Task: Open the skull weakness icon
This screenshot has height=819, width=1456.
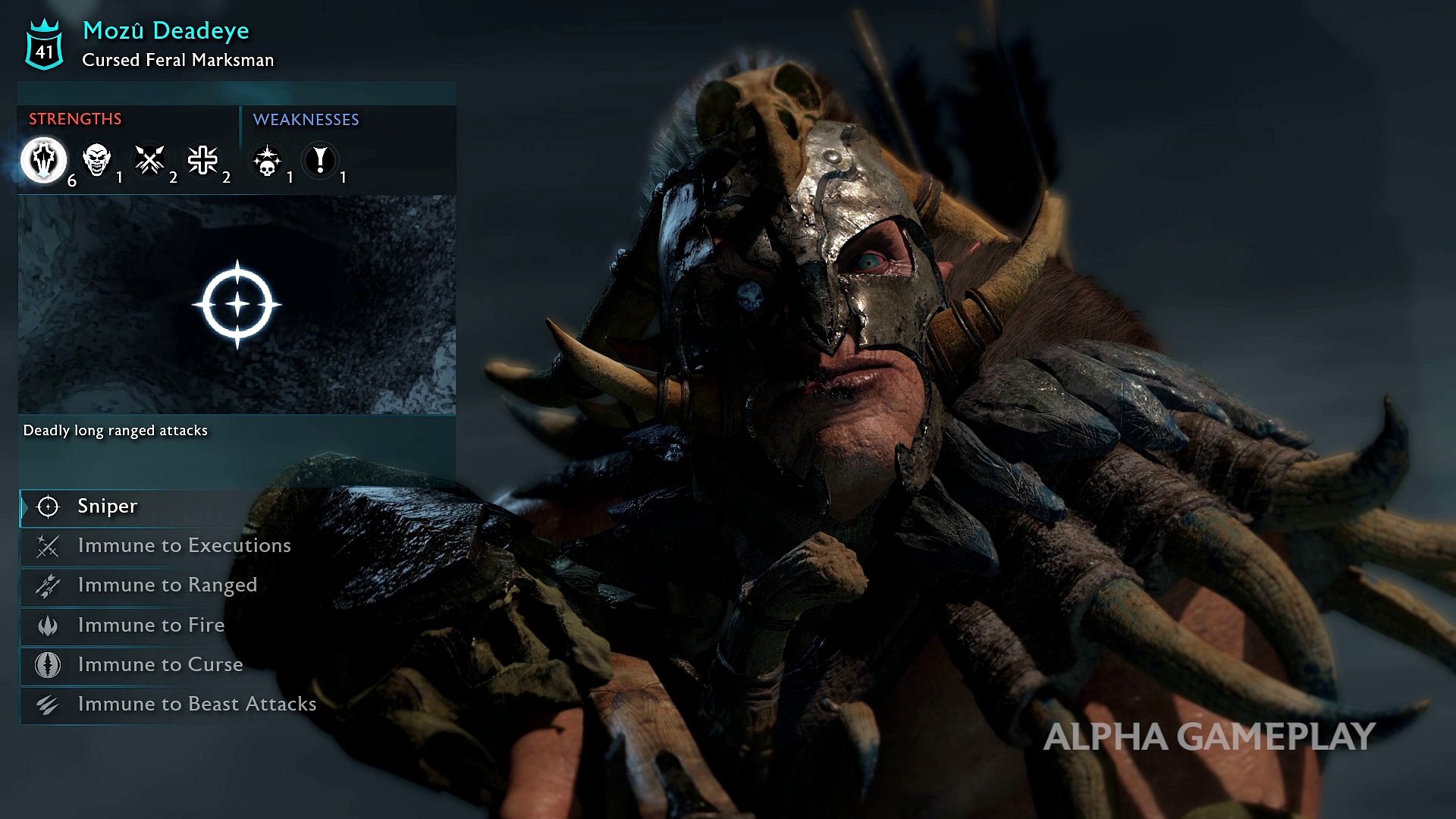Action: coord(267,161)
